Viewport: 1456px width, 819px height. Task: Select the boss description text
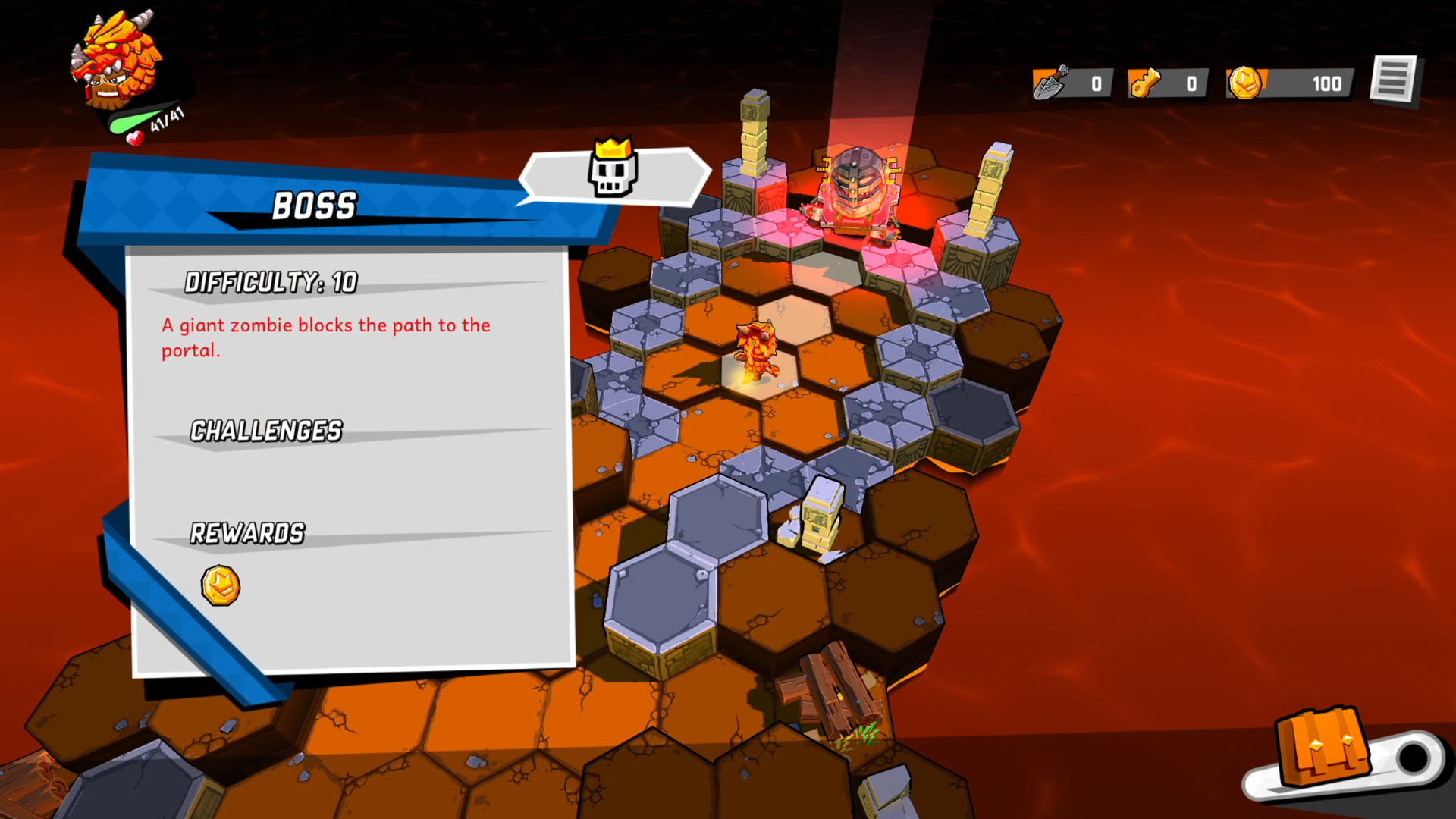[x=325, y=337]
